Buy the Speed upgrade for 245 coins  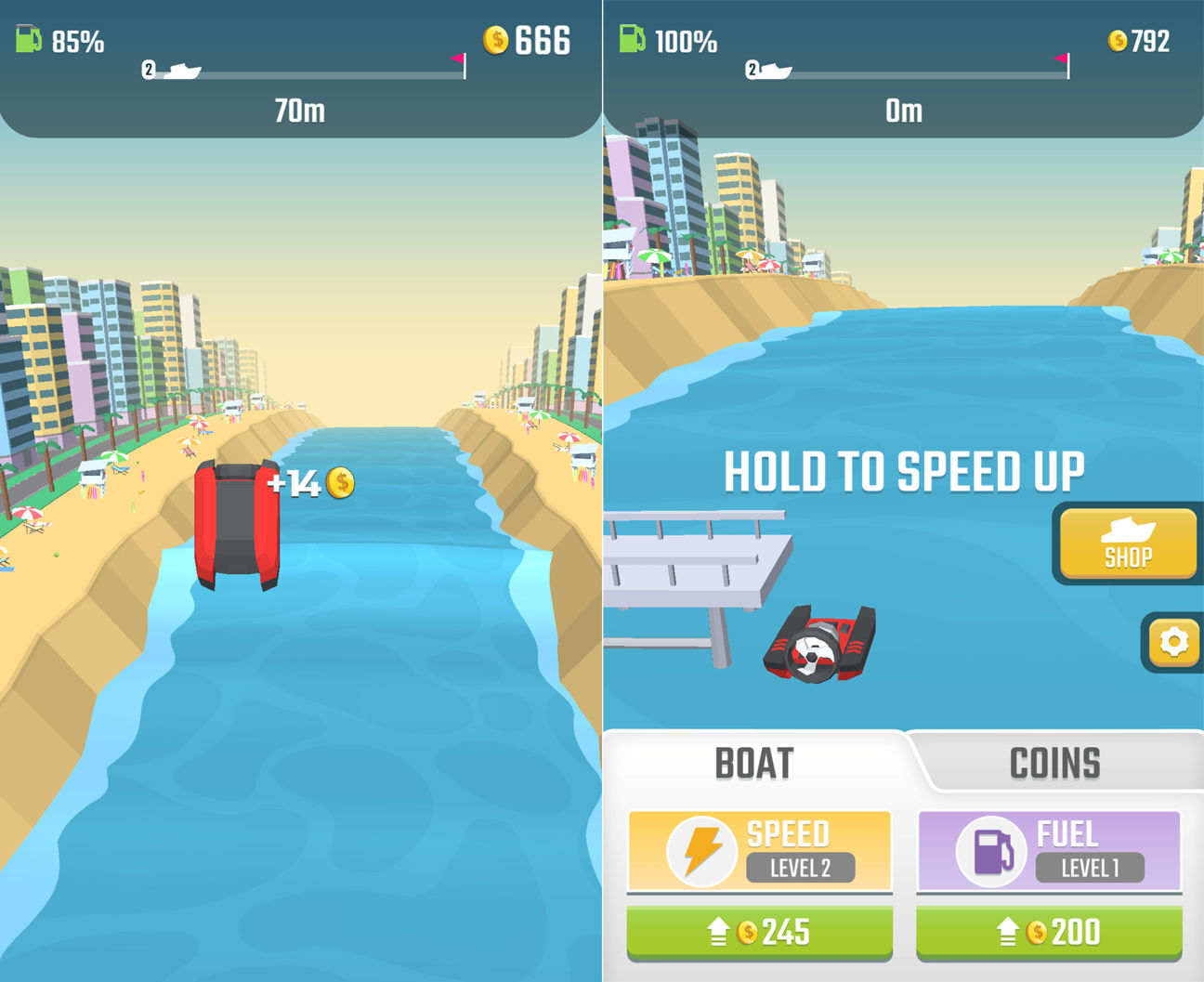click(x=761, y=932)
